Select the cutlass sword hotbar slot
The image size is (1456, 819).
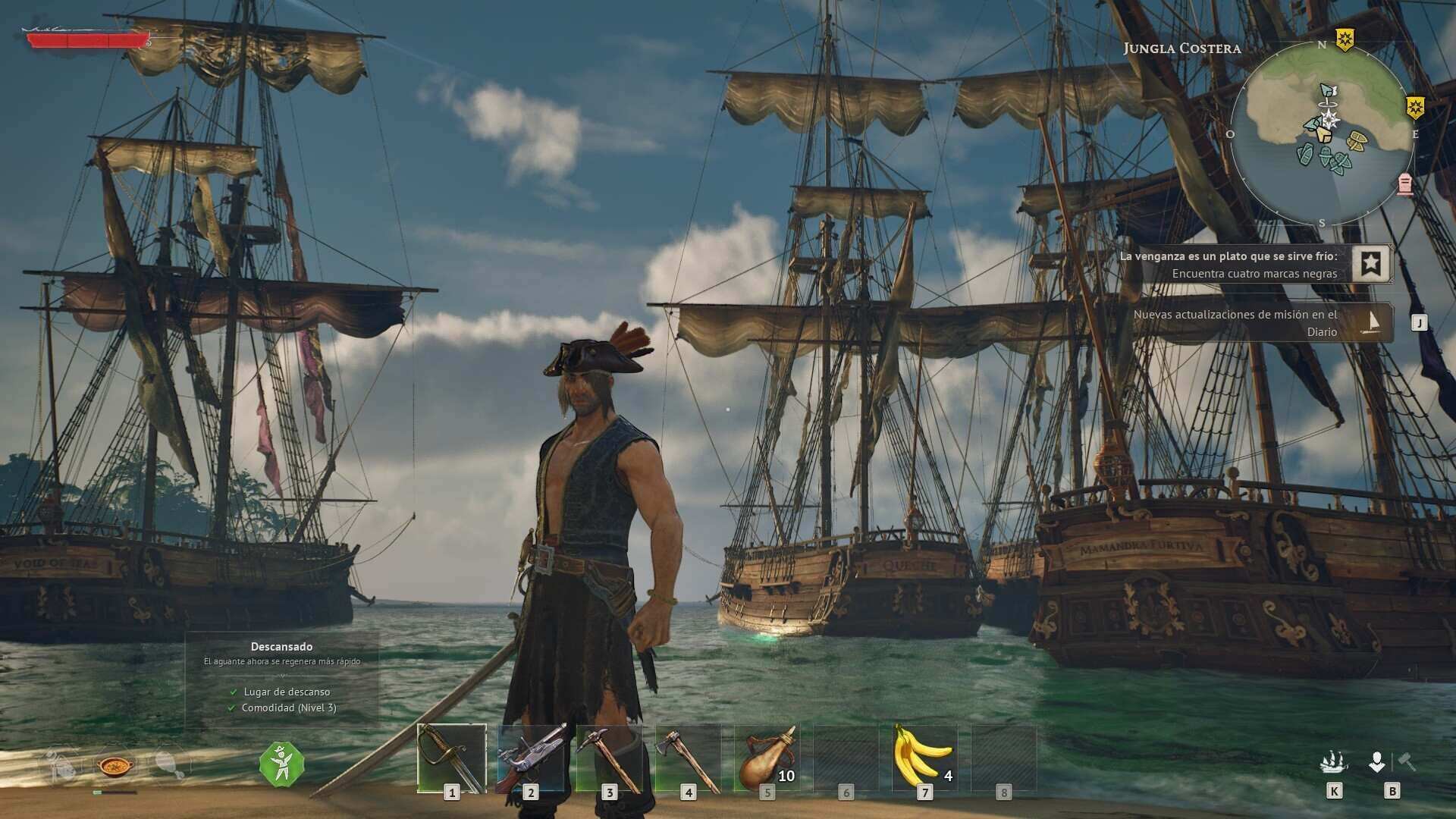pyautogui.click(x=451, y=758)
